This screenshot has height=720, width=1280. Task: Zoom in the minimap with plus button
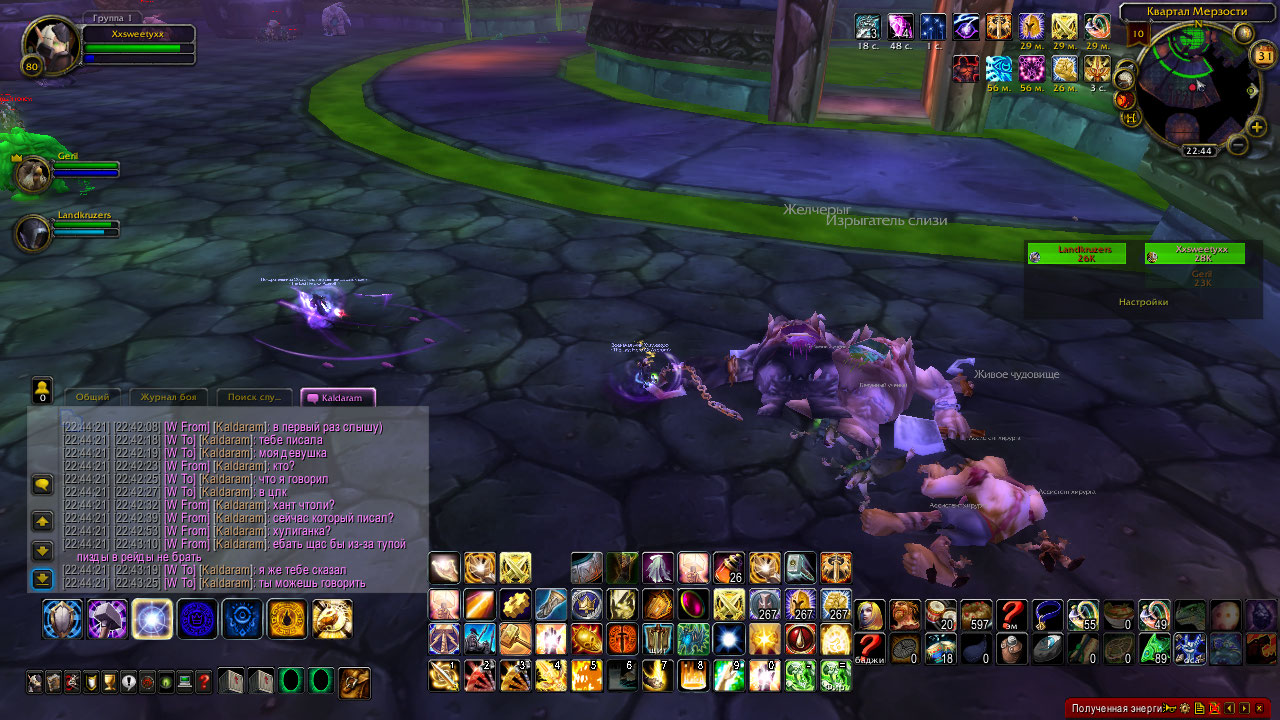click(x=1256, y=127)
